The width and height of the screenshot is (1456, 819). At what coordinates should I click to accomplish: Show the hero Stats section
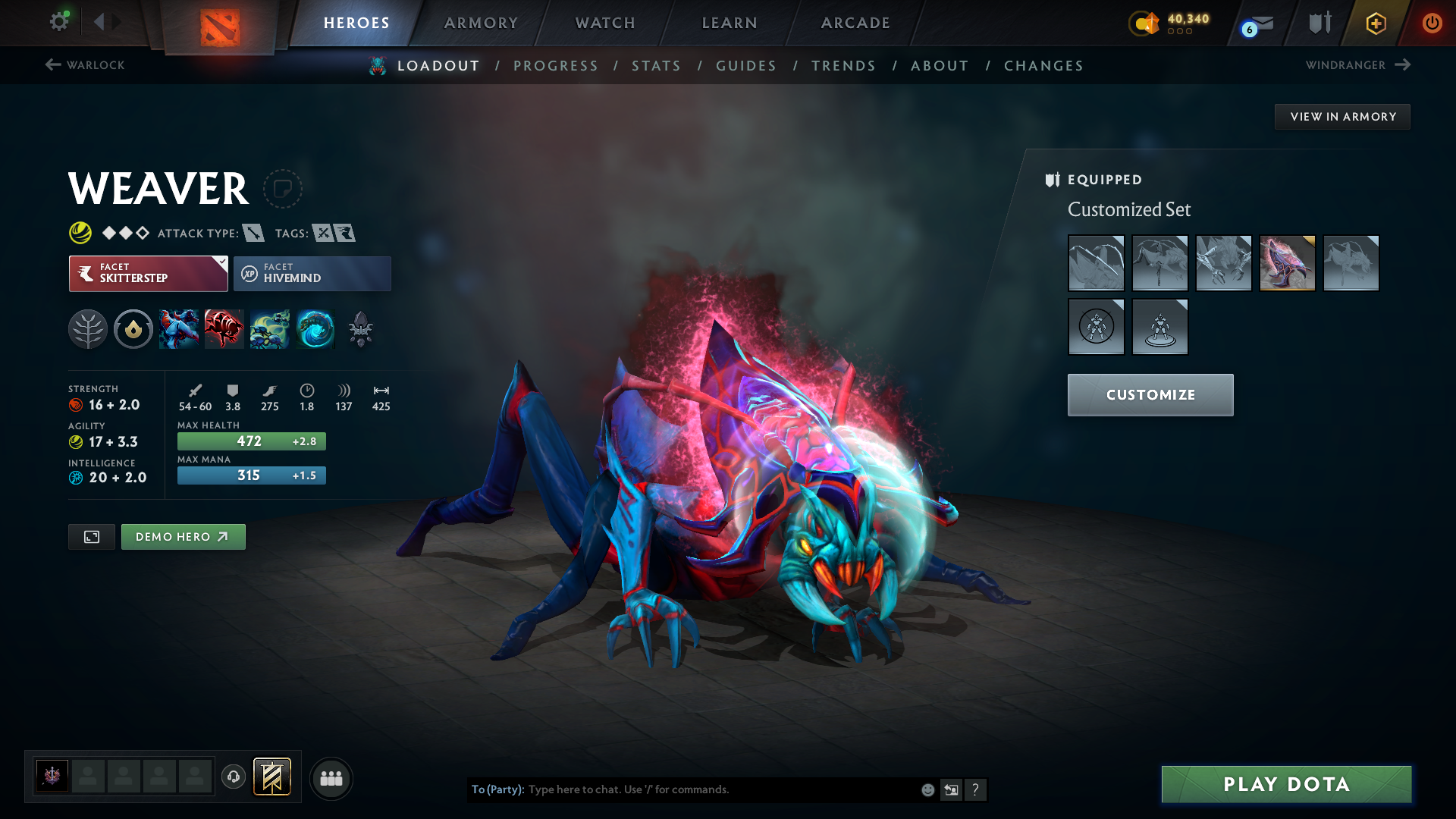[656, 66]
